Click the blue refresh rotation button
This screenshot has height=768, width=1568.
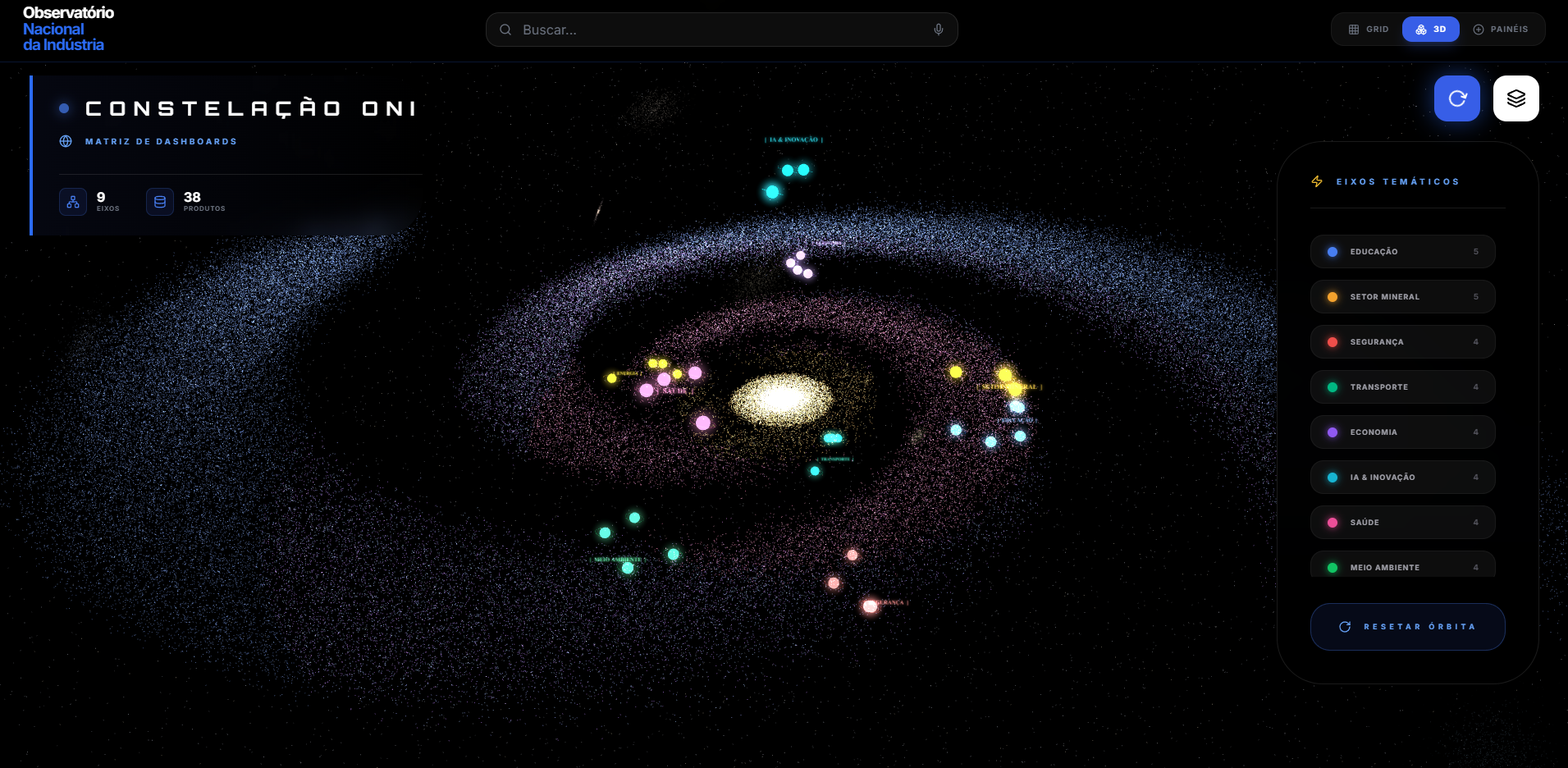point(1456,98)
